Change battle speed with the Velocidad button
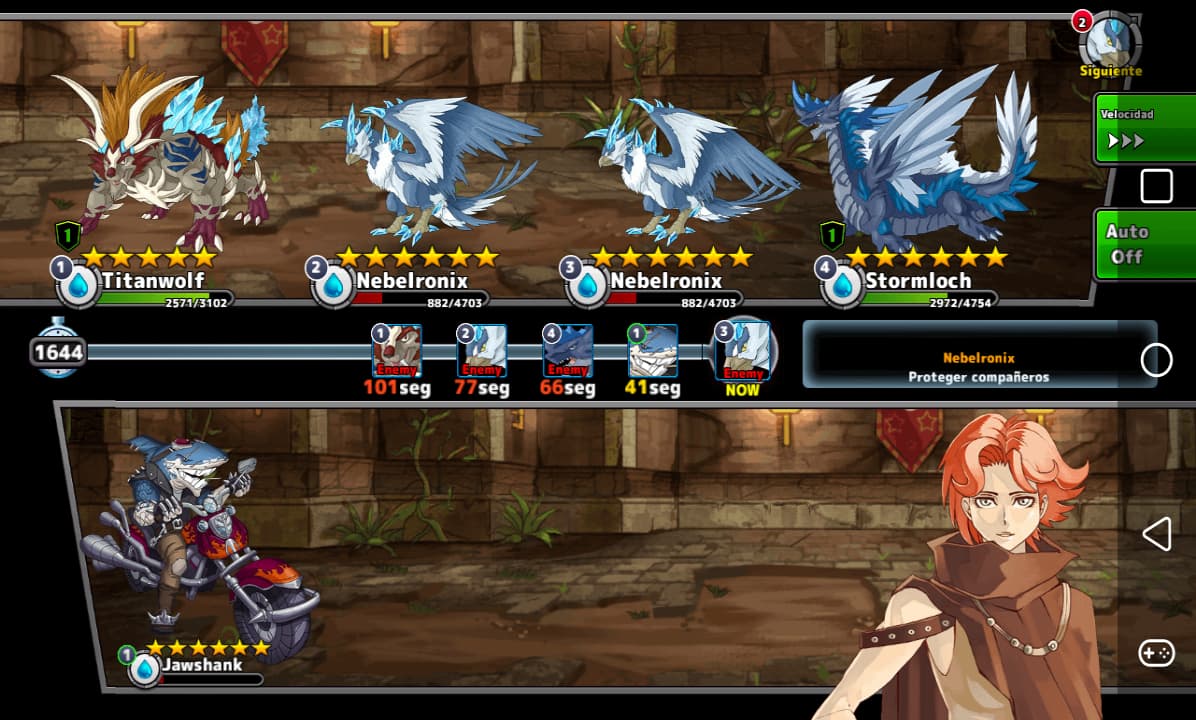The image size is (1196, 720). [1142, 130]
